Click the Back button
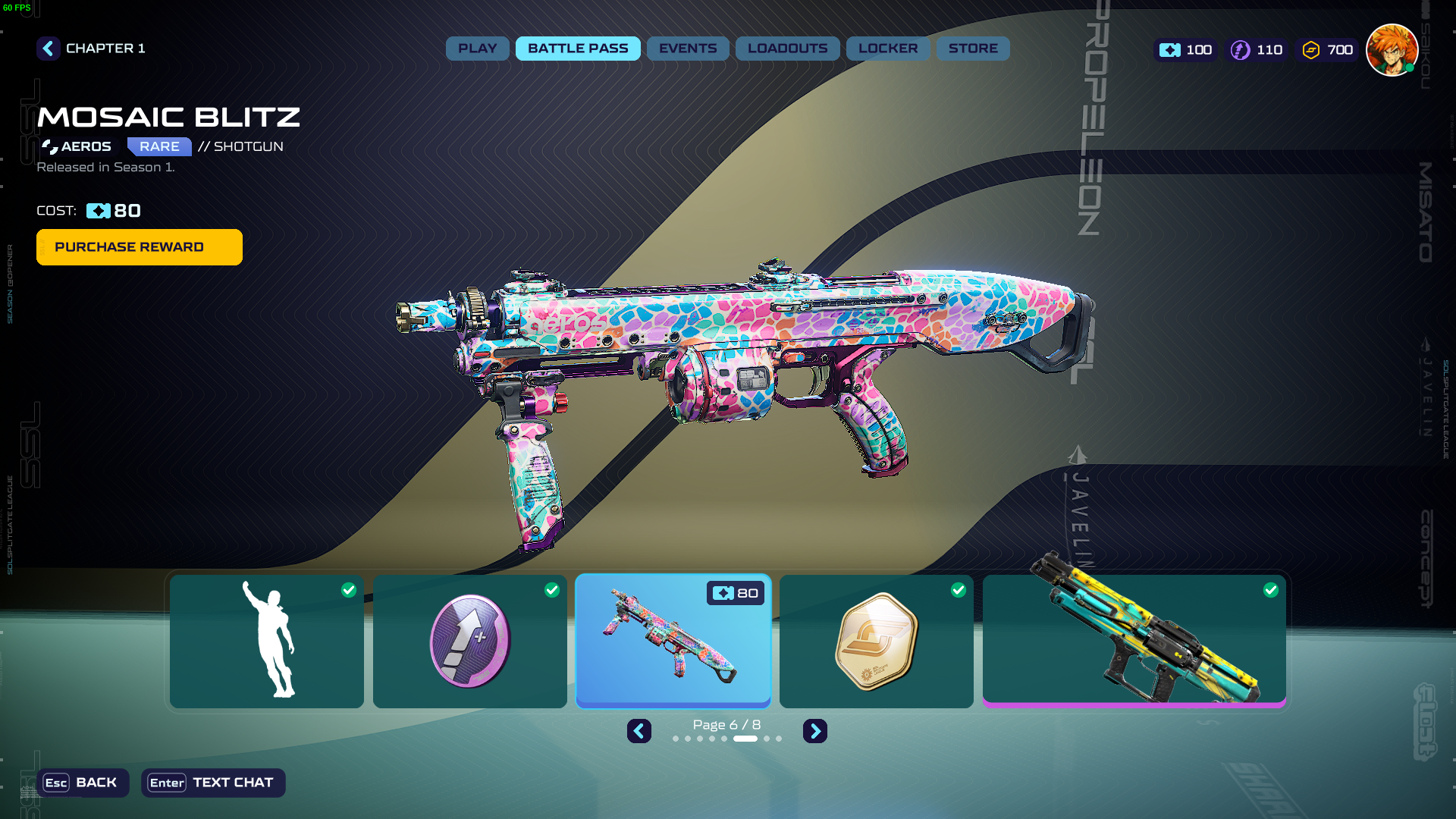 coord(83,783)
